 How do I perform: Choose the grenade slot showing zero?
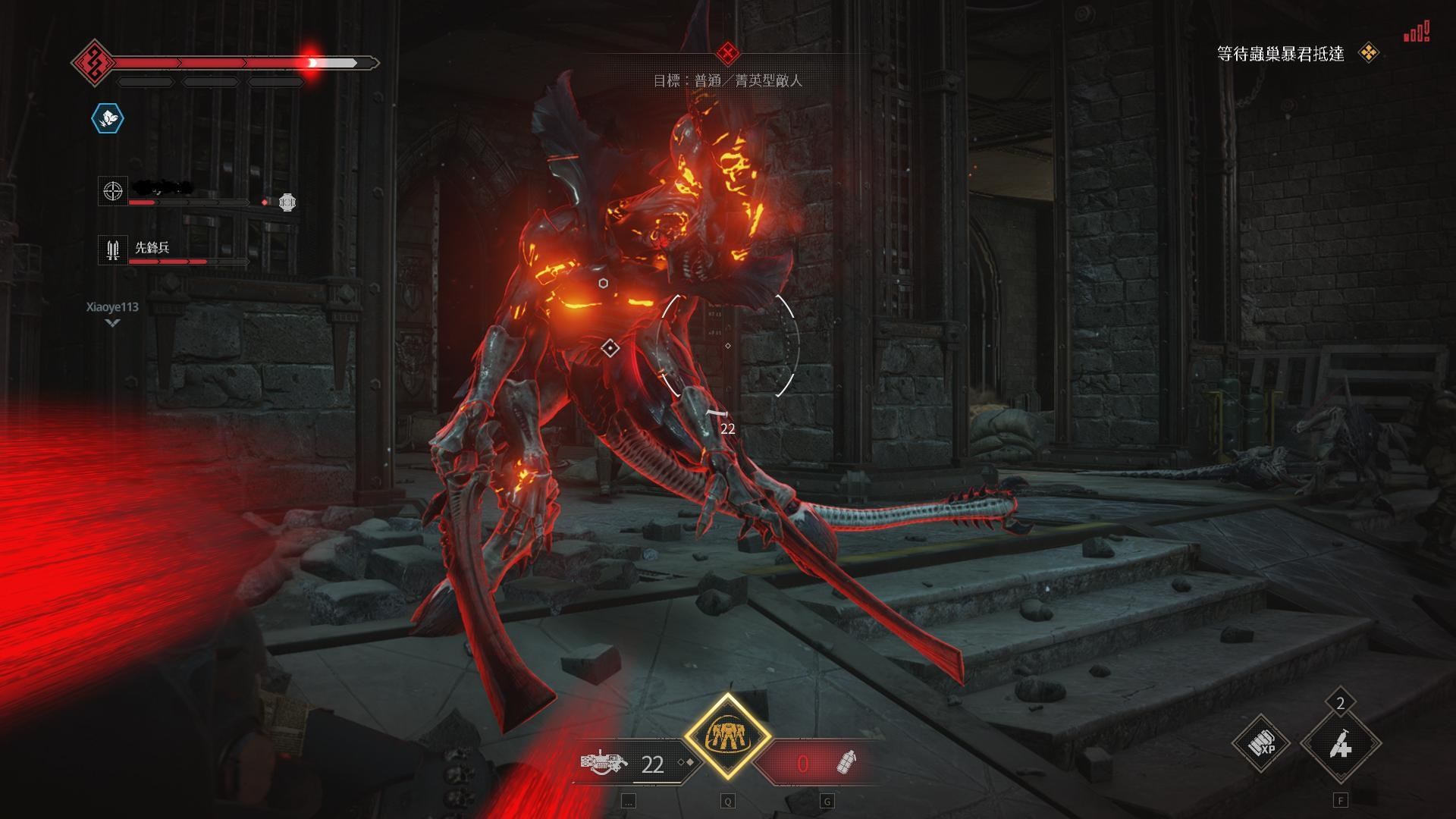(823, 763)
